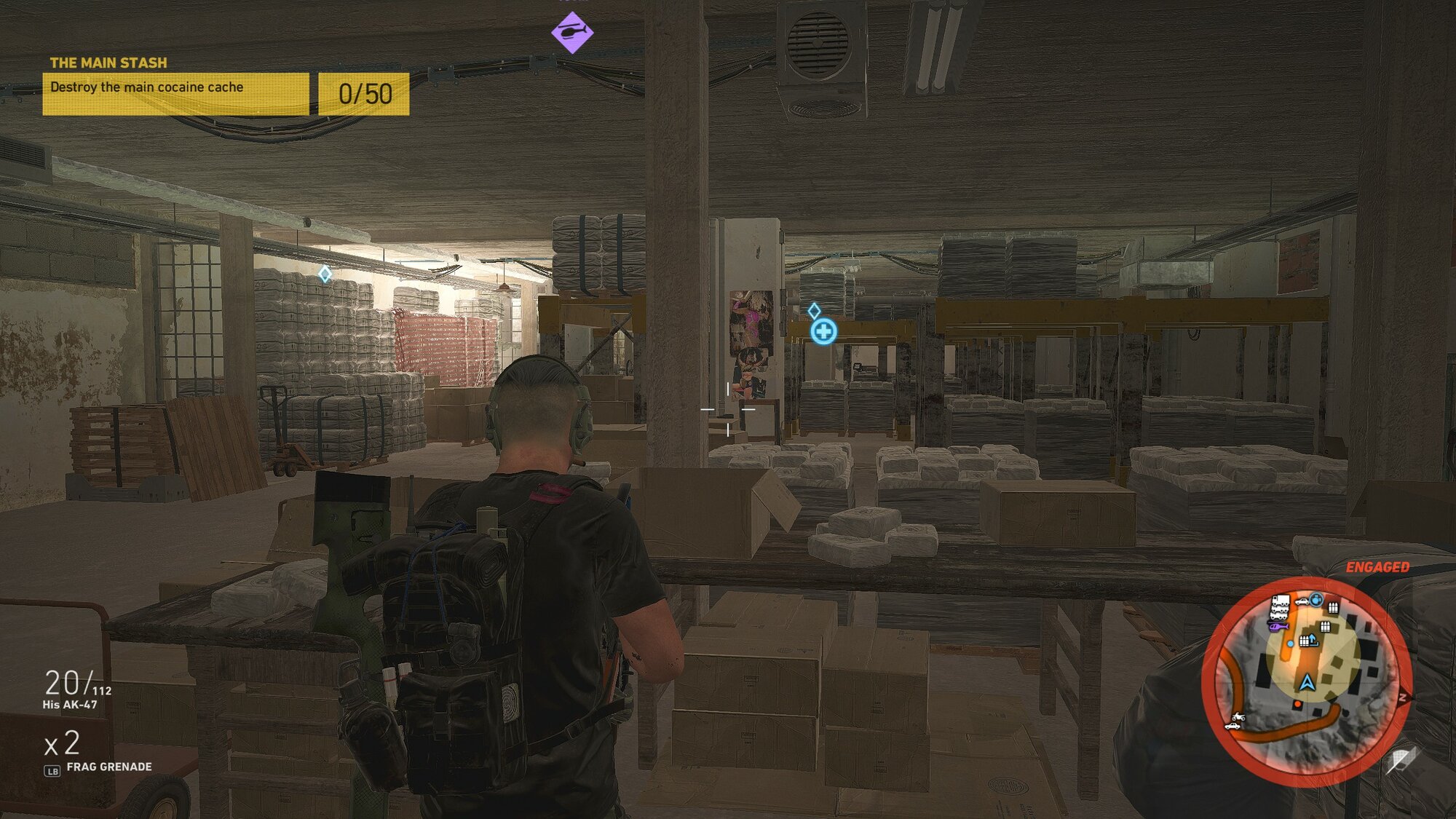The height and width of the screenshot is (819, 1456).
Task: Click the red north compass marker
Action: [1403, 697]
